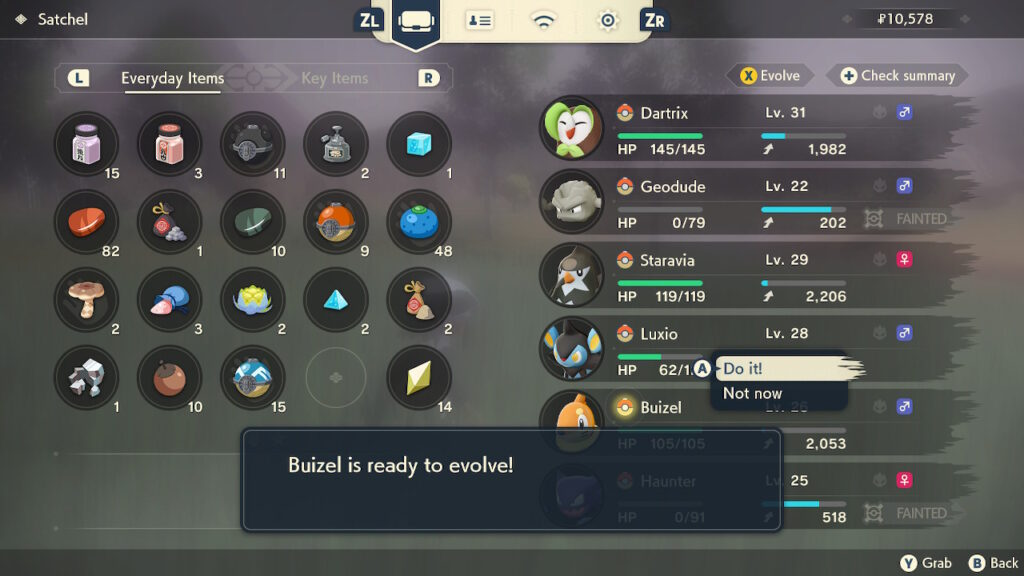This screenshot has width=1024, height=576.
Task: Switch to the Key Items tab
Action: click(334, 78)
